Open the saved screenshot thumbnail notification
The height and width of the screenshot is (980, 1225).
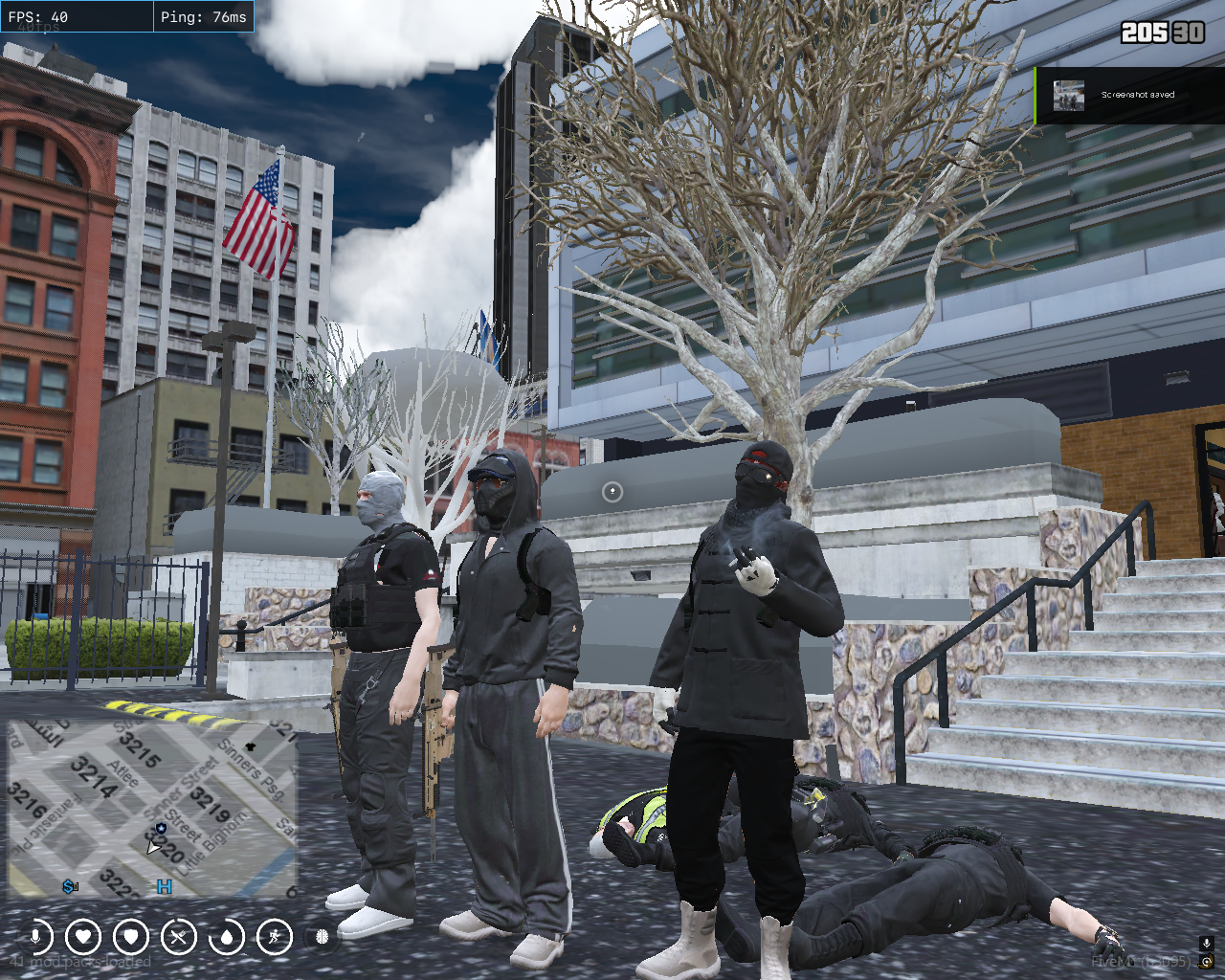tap(1069, 96)
